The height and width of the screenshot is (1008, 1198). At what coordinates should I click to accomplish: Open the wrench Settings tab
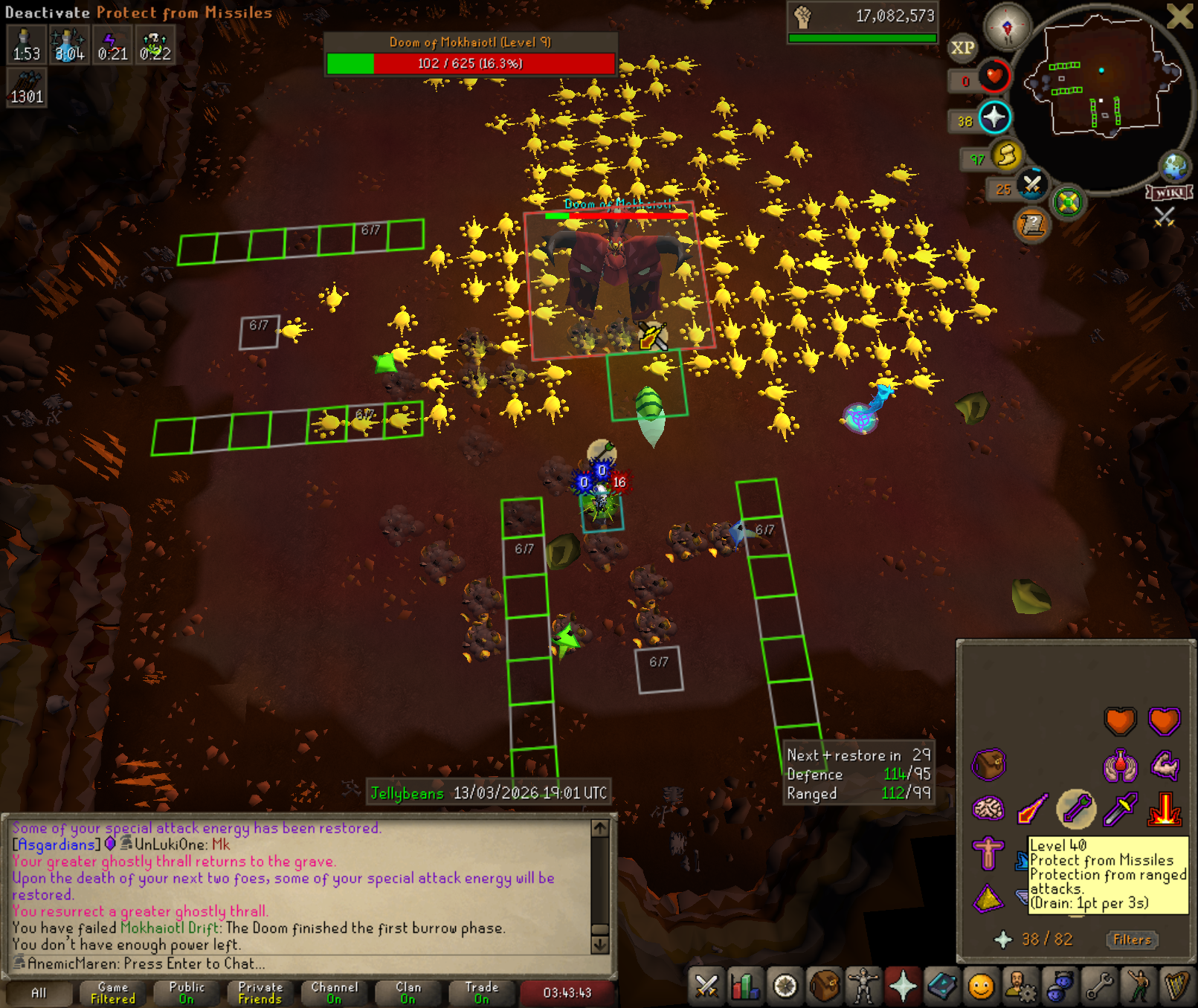pos(1098,986)
